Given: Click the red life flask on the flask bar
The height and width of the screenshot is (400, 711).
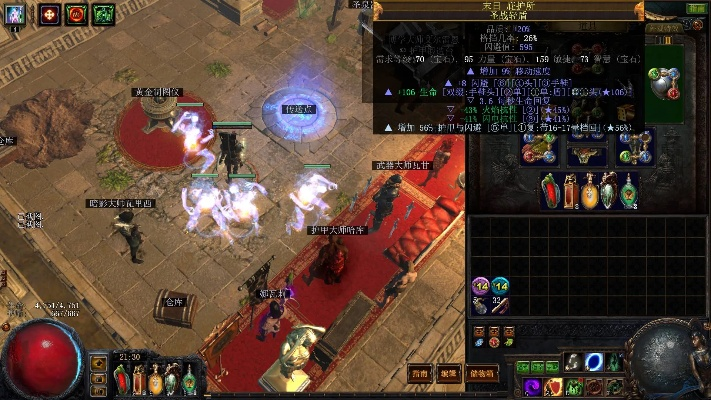Looking at the screenshot, I should (122, 381).
